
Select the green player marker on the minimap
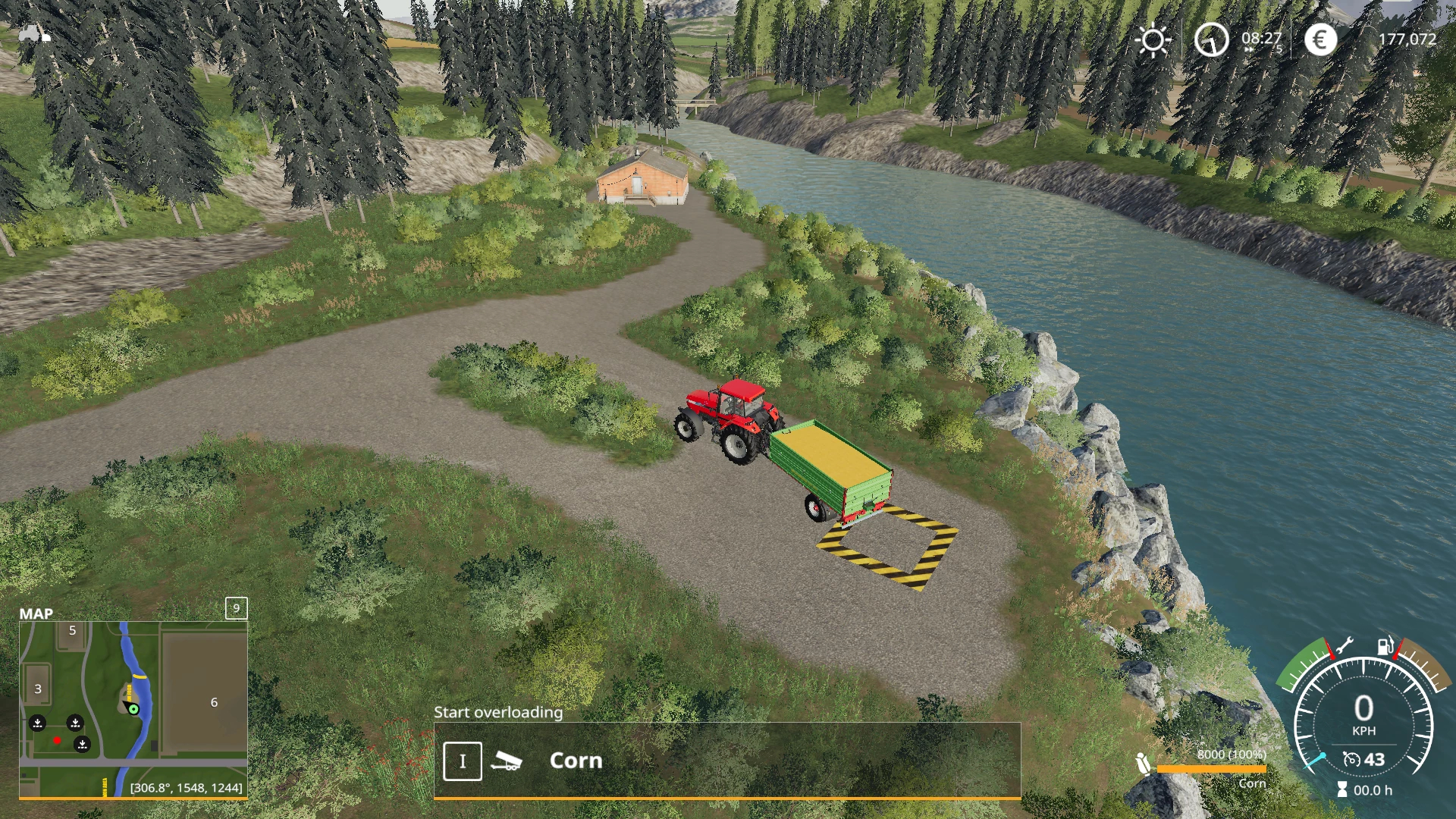coord(133,709)
